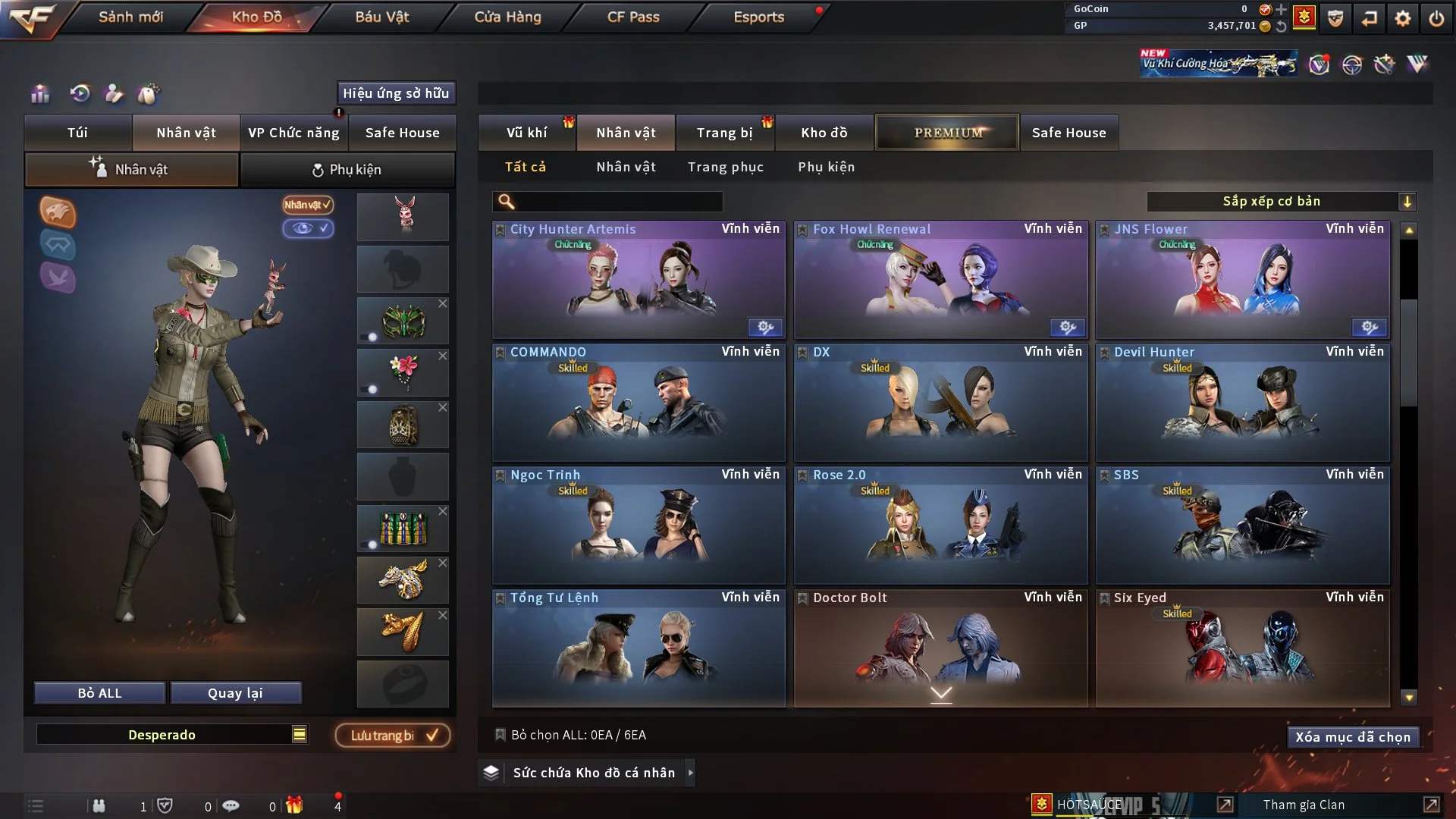Image resolution: width=1456 pixels, height=819 pixels.
Task: Pick the Devil Hunter character card
Action: point(1242,403)
